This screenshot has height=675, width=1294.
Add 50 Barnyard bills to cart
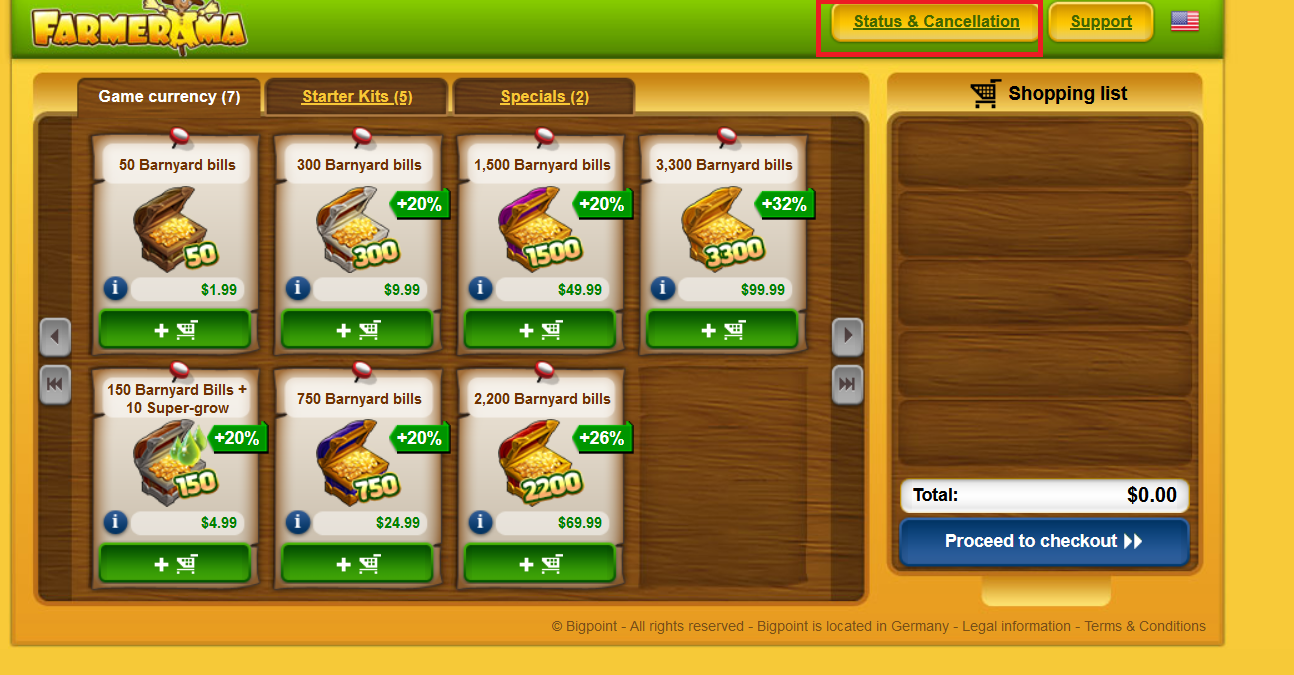click(175, 329)
